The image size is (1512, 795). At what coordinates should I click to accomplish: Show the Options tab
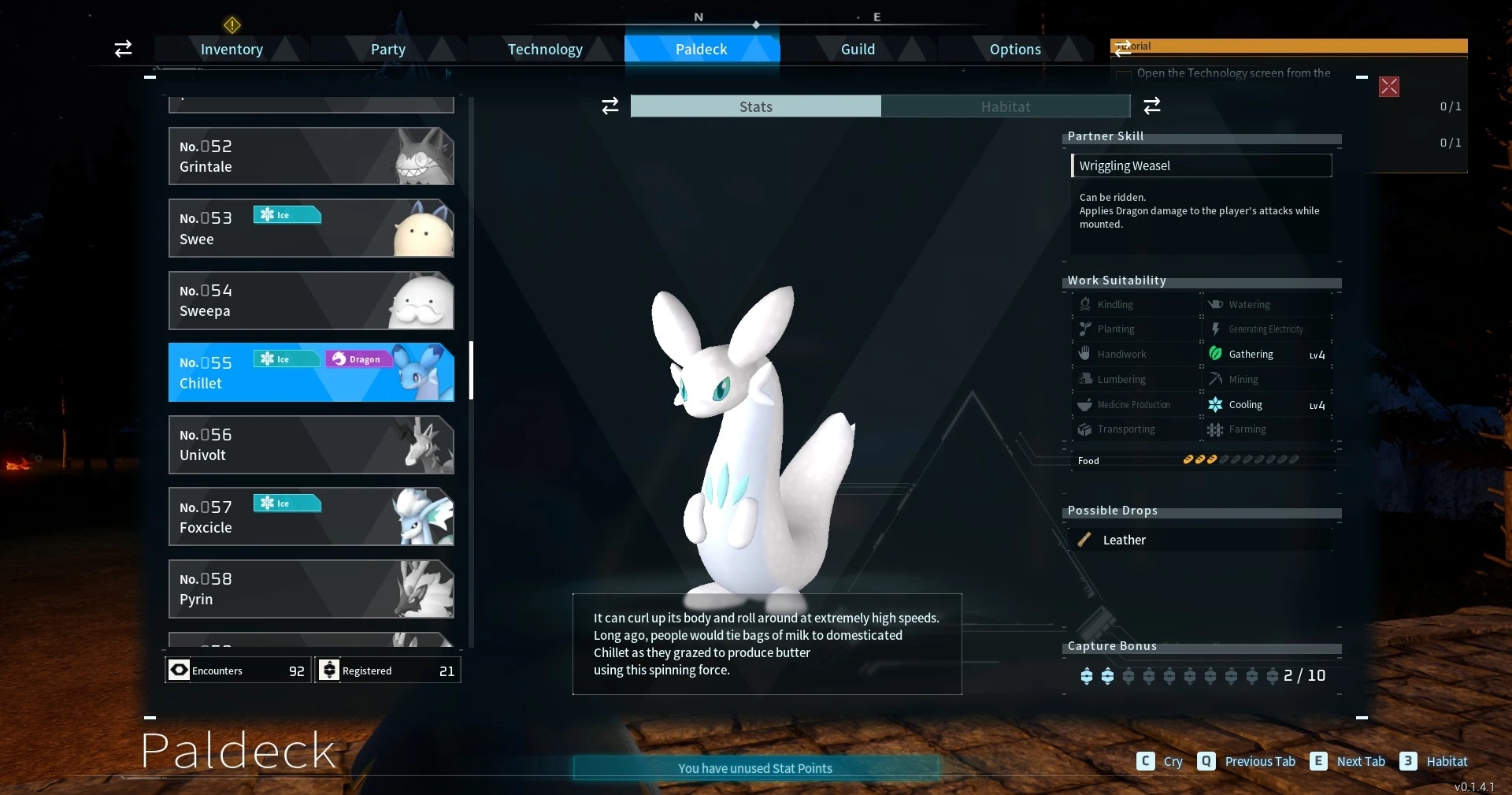pos(1014,49)
